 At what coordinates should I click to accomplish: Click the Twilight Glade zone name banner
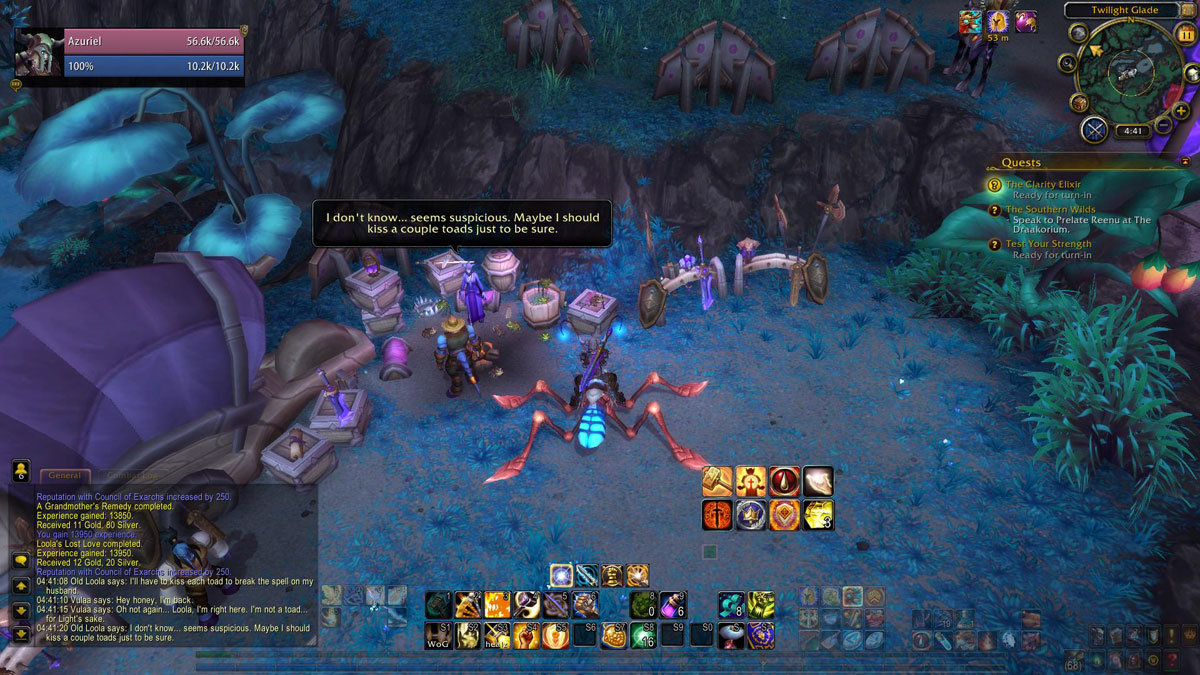click(x=1125, y=10)
